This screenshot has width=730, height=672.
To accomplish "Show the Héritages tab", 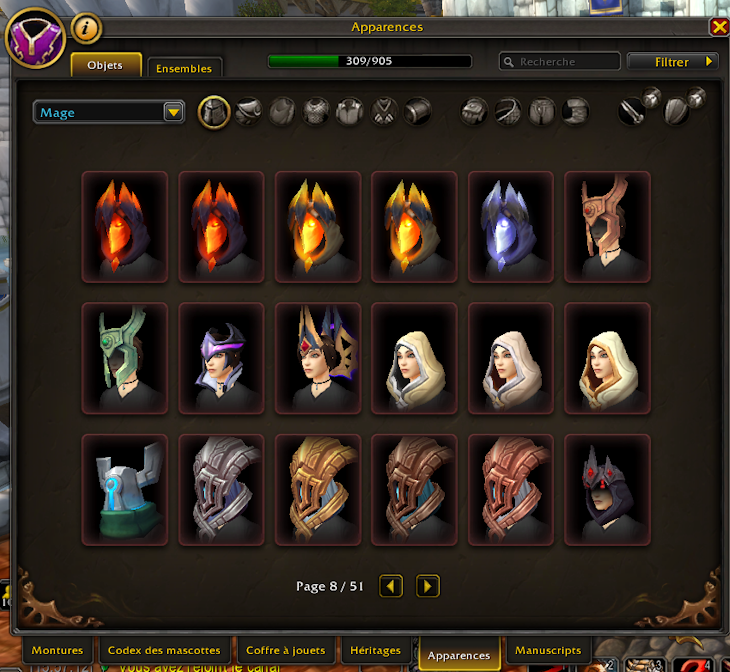I will coord(375,651).
